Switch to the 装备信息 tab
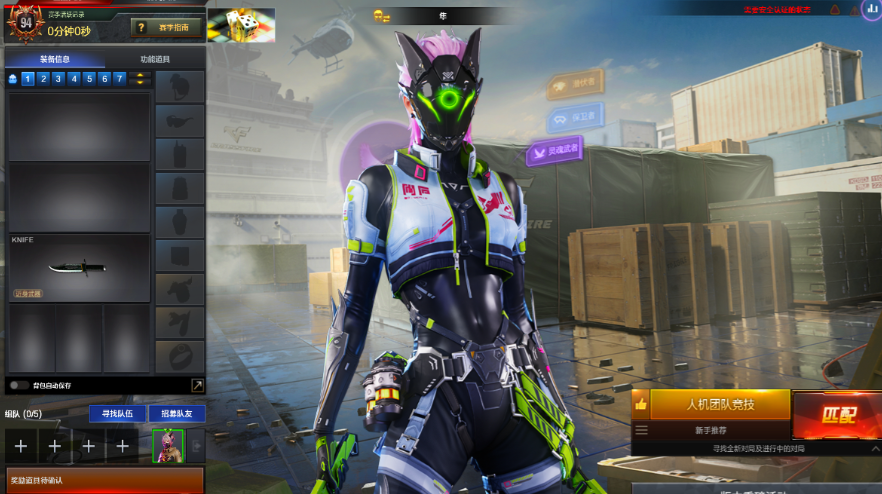Screen dimensions: 882x494 (x=54, y=59)
